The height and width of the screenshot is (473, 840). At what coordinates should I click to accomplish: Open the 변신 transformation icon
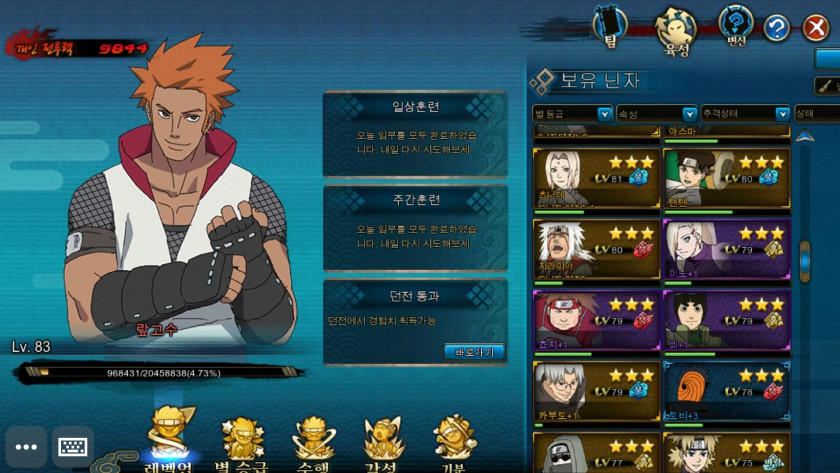point(737,25)
